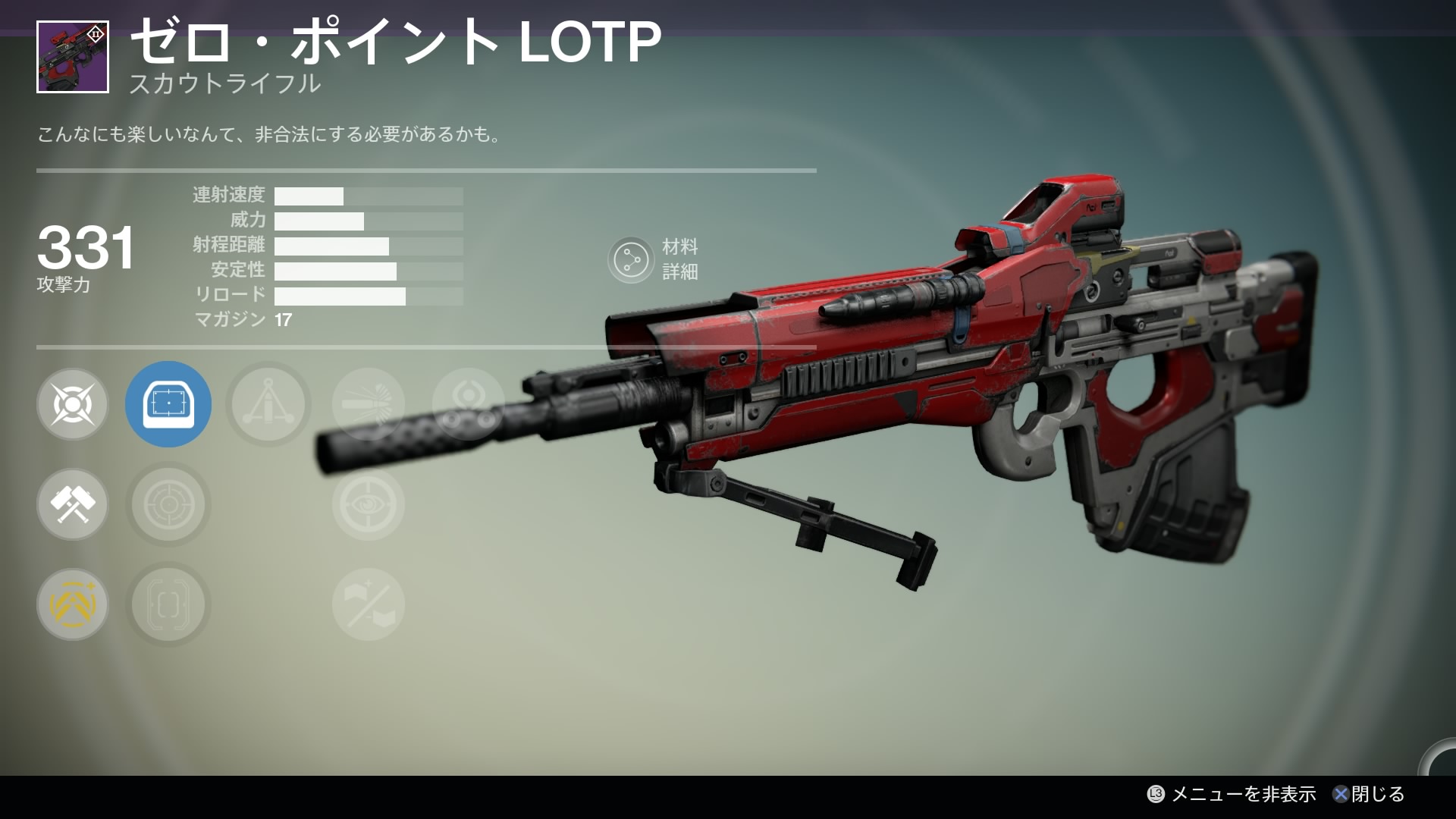1456x819 pixels.
Task: Choose the round crosshair scope perk
Action: 168,504
